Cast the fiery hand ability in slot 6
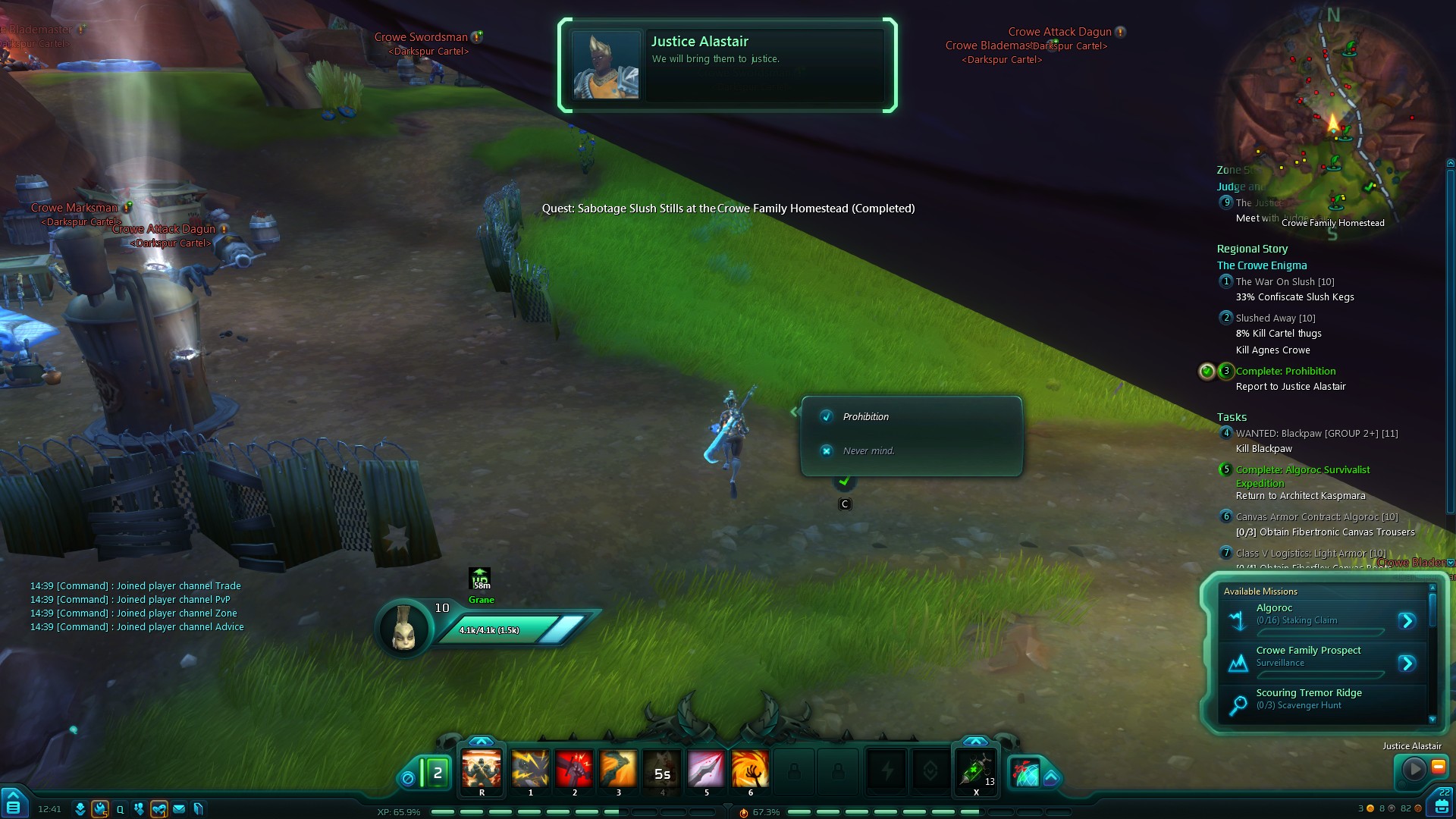This screenshot has width=1456, height=819. click(750, 770)
